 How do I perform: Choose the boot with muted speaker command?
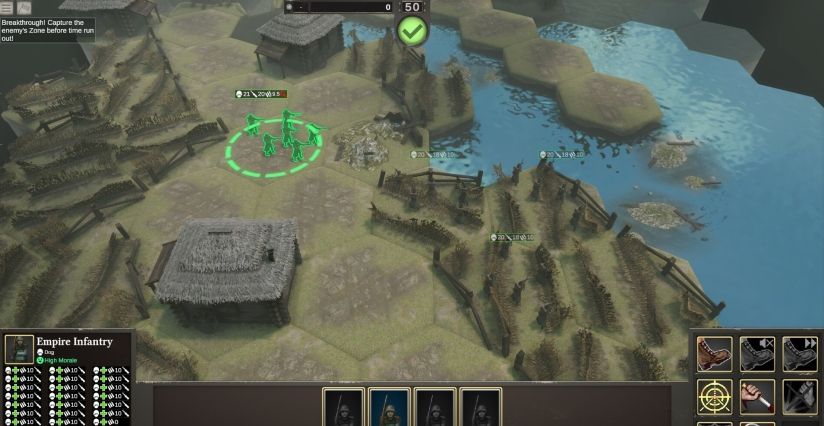(757, 354)
